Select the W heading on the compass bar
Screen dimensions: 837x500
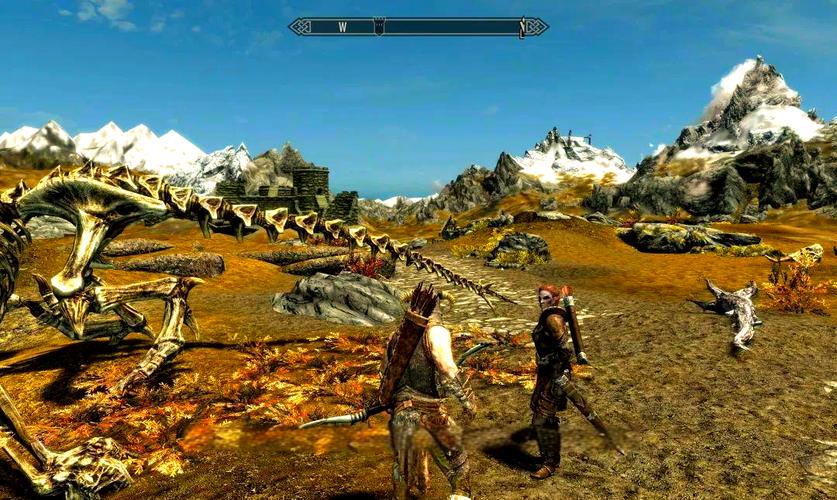tap(343, 27)
